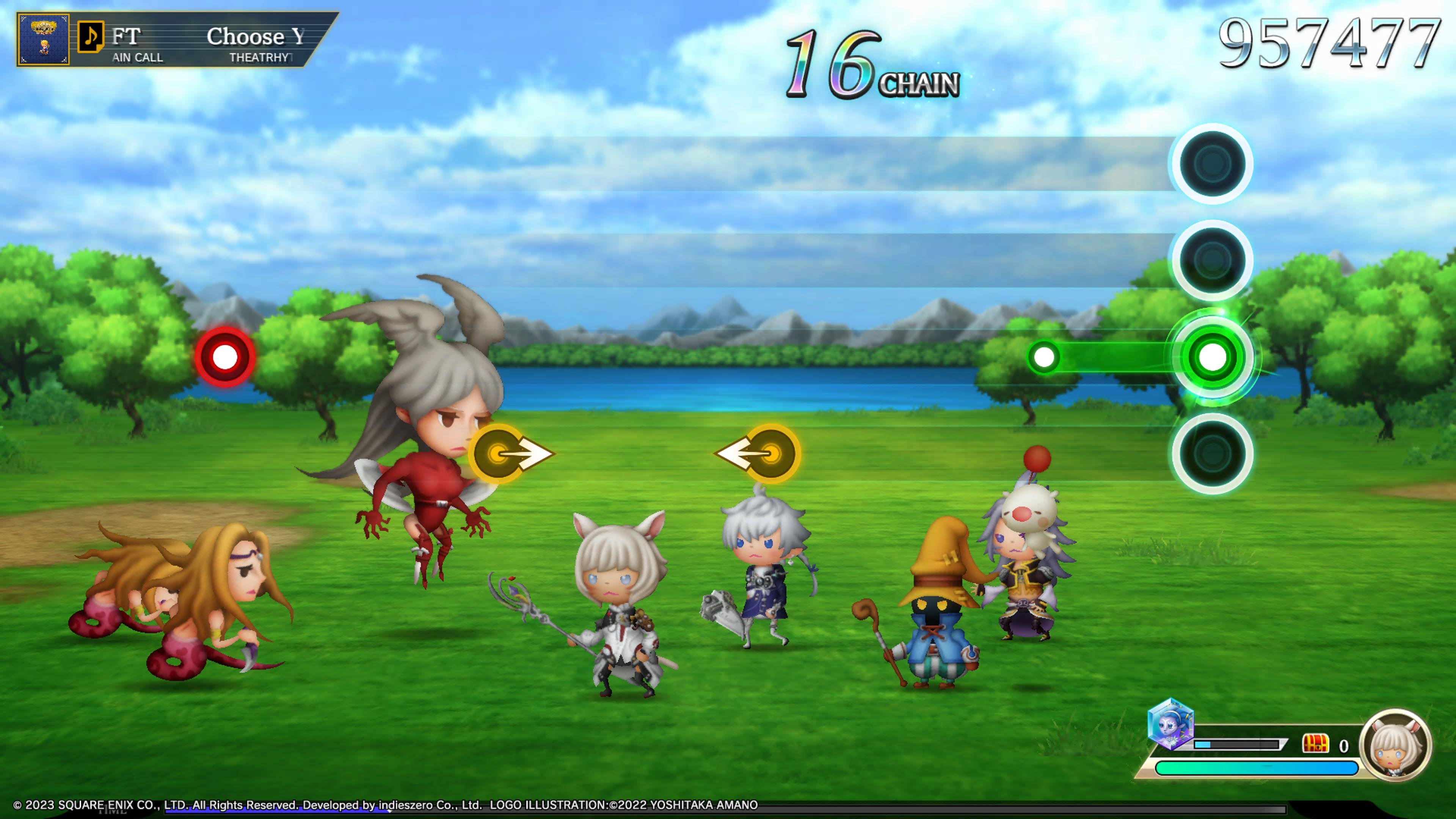Image resolution: width=1456 pixels, height=819 pixels.
Task: Open the song jacket thumbnail in the title panel
Action: (x=44, y=39)
